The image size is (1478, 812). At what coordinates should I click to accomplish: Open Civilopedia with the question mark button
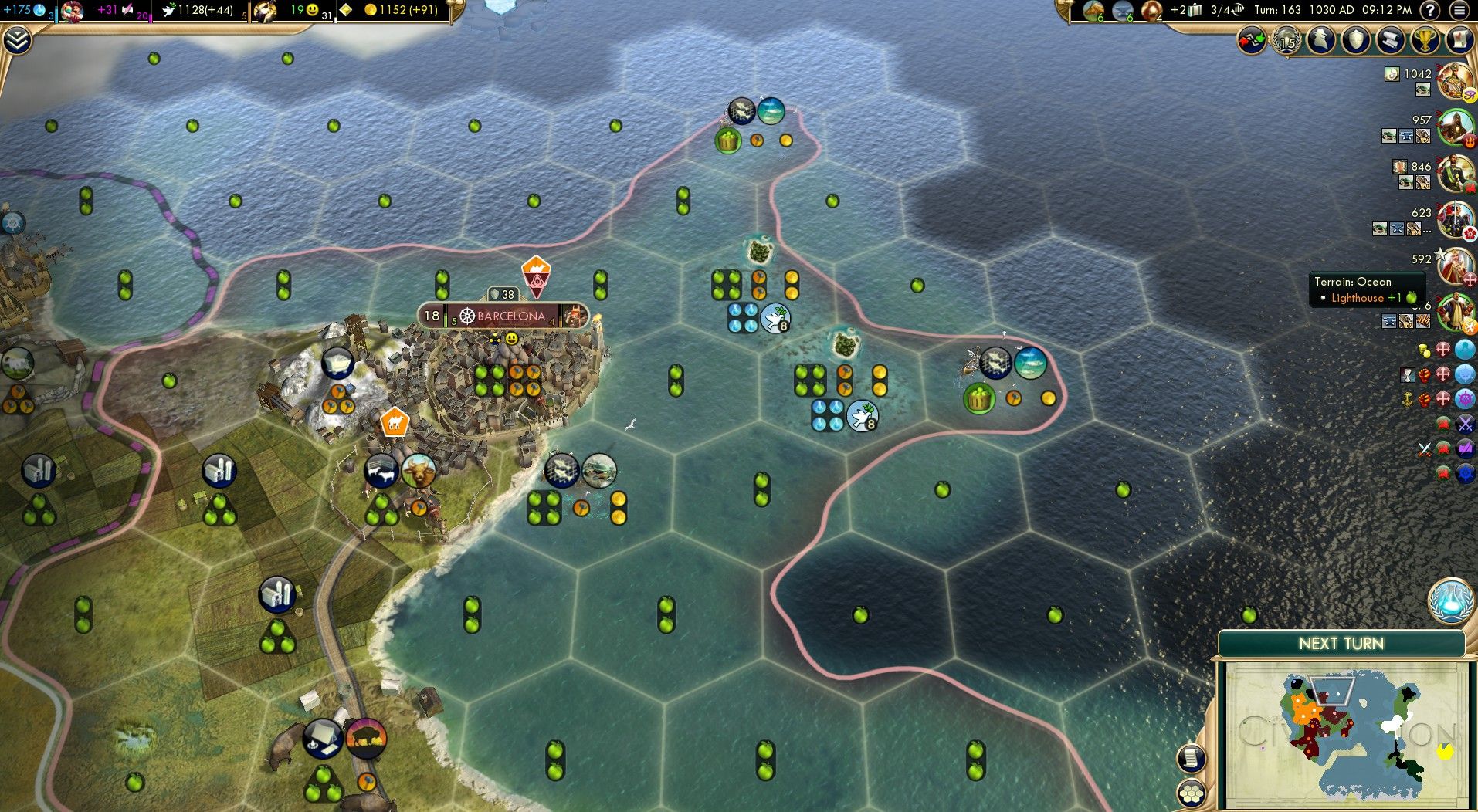(x=1429, y=10)
